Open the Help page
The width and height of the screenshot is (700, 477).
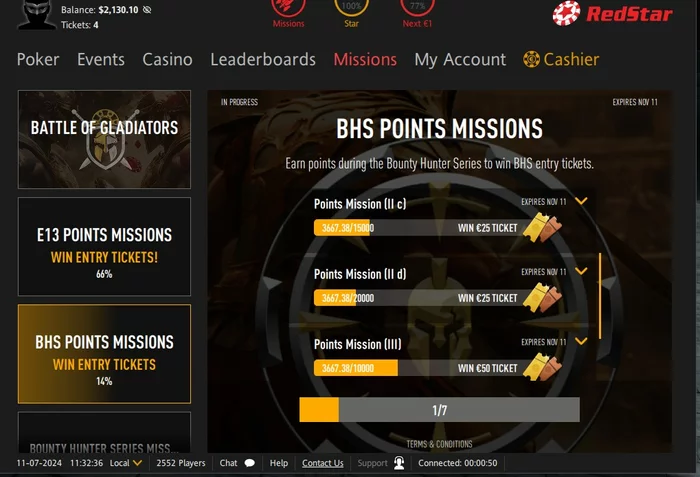(x=279, y=463)
